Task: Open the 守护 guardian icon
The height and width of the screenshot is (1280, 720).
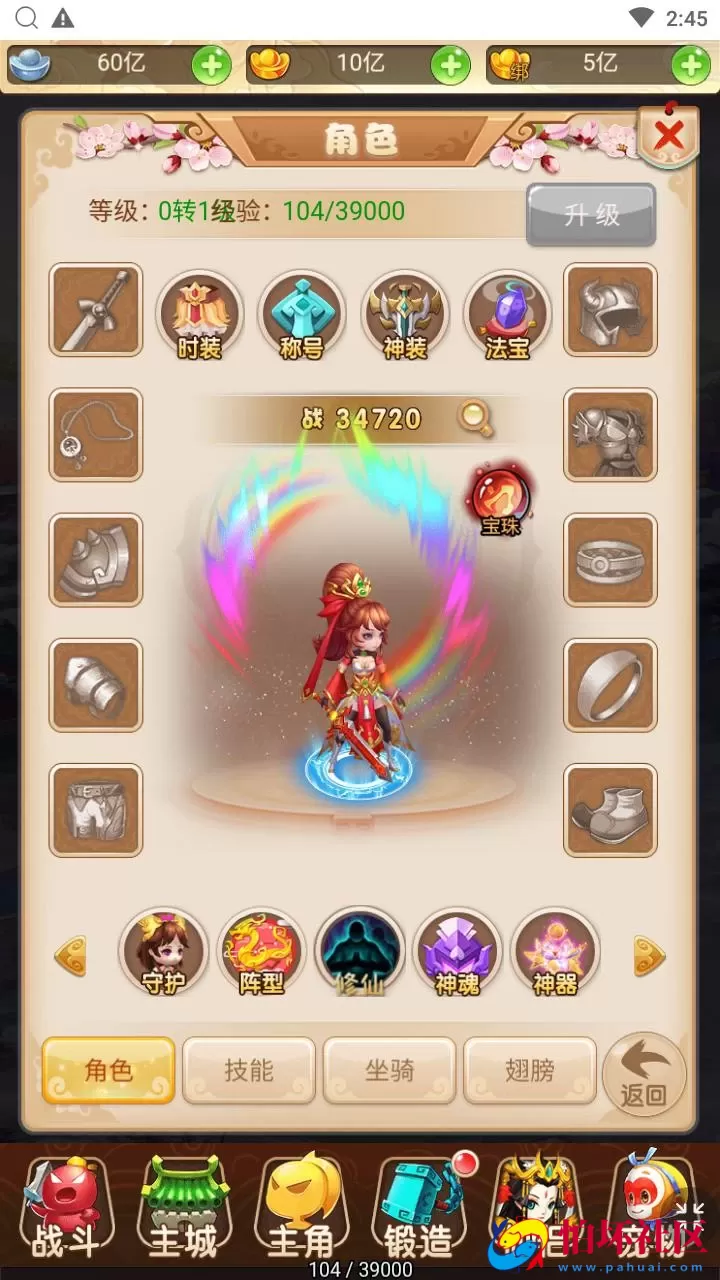Action: click(x=162, y=953)
